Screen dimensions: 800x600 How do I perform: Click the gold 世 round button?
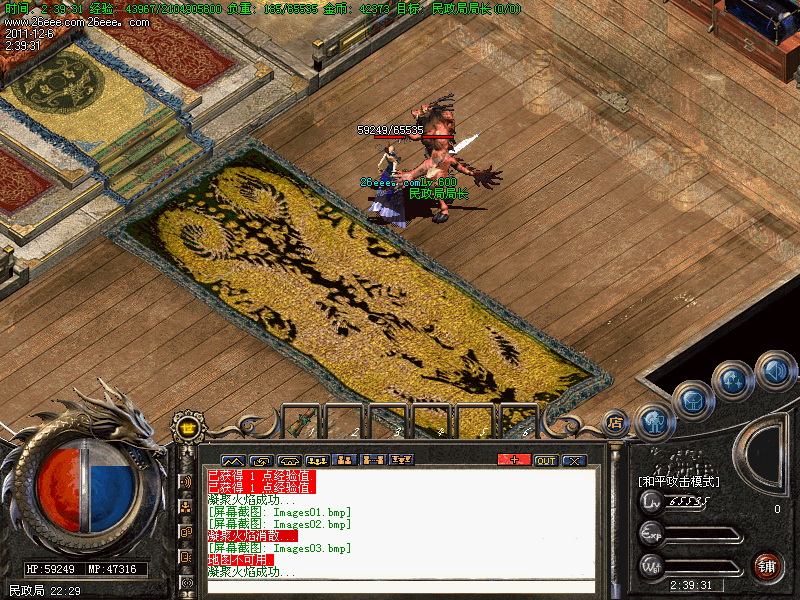[187, 428]
